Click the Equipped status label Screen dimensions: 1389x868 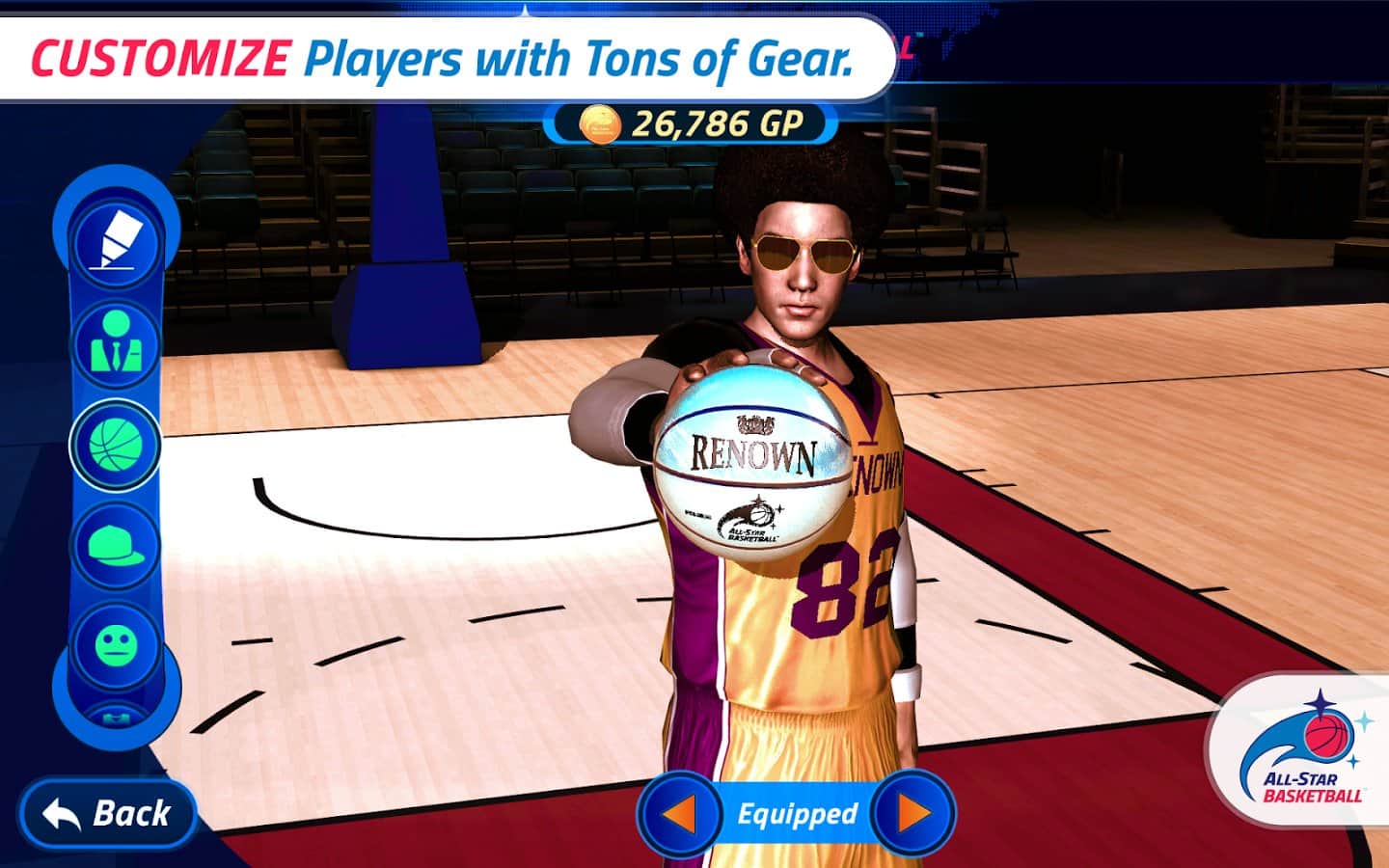coord(797,813)
